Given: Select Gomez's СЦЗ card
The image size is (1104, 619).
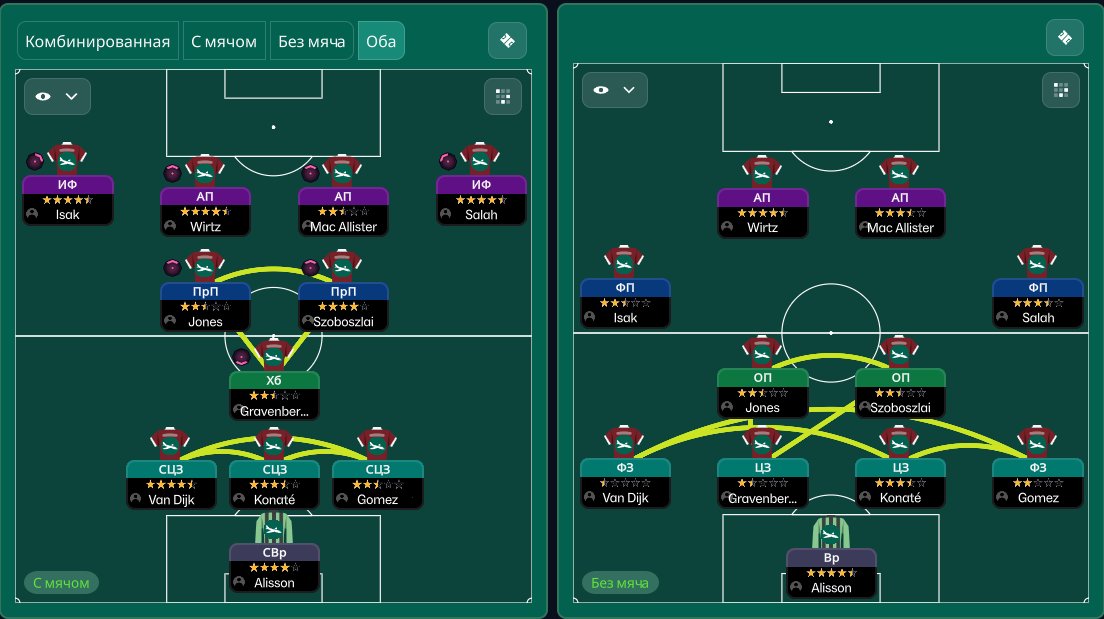Looking at the screenshot, I should tap(377, 484).
